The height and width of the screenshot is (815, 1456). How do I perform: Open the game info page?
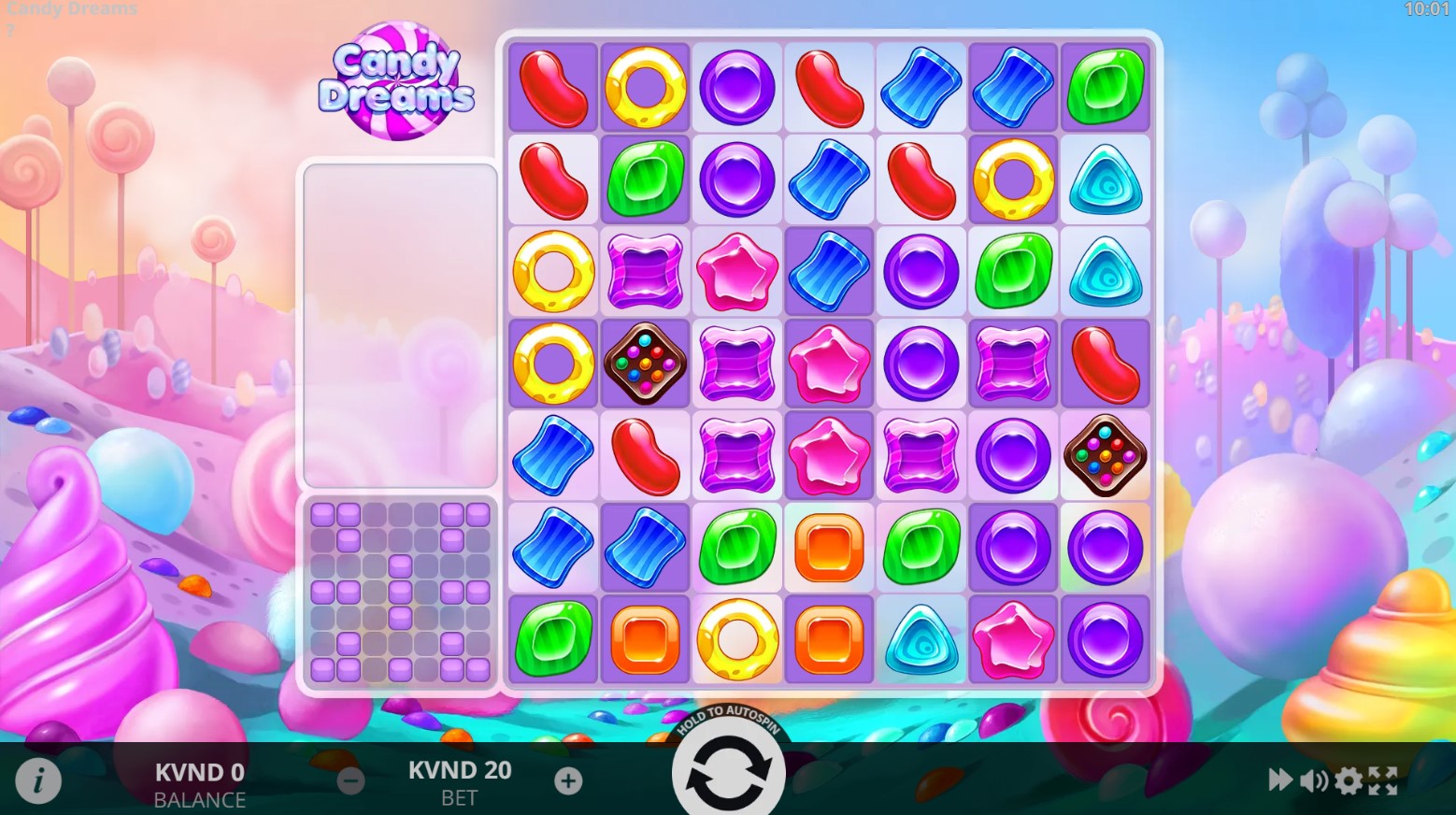38,779
